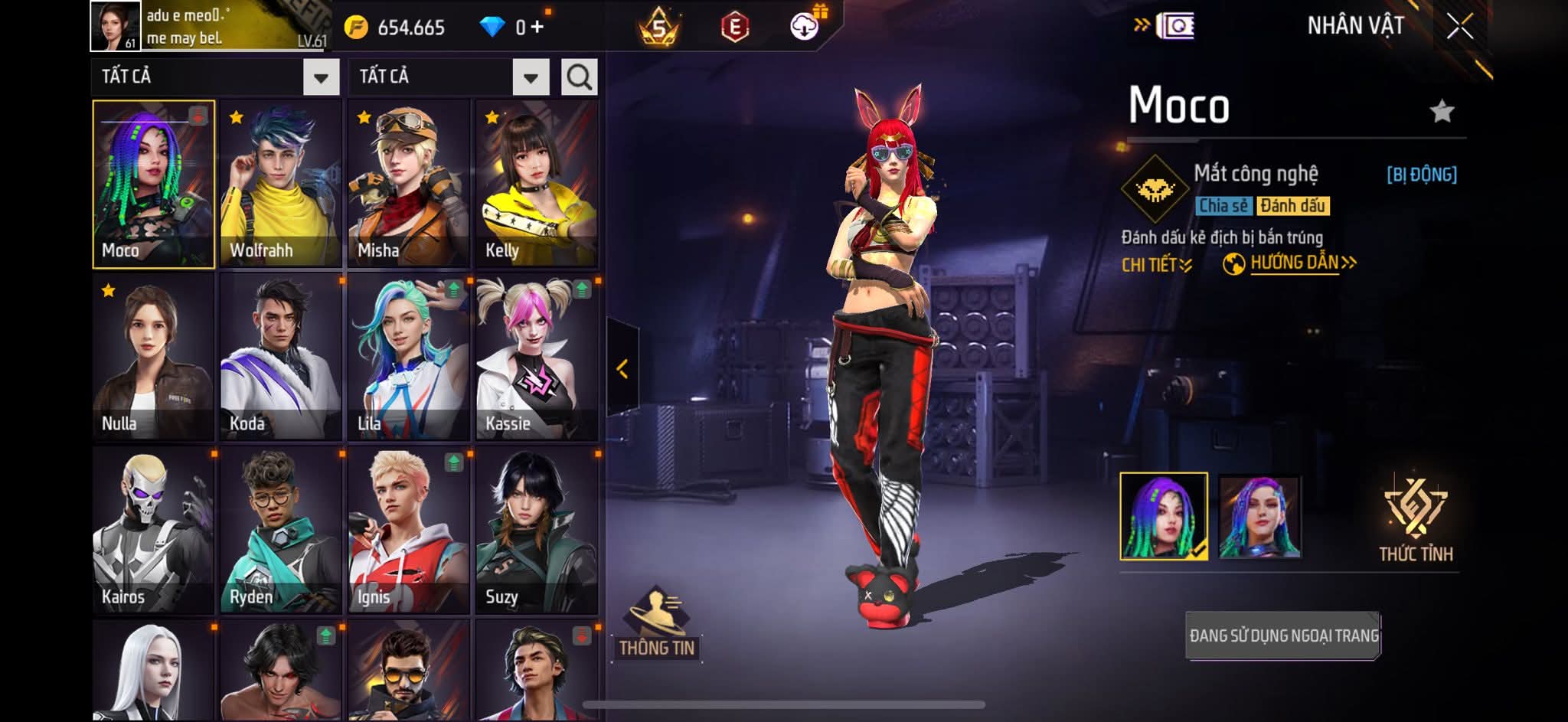Open the THÔNG TIN info button
Viewport: 1568px width, 722px height.
657,624
